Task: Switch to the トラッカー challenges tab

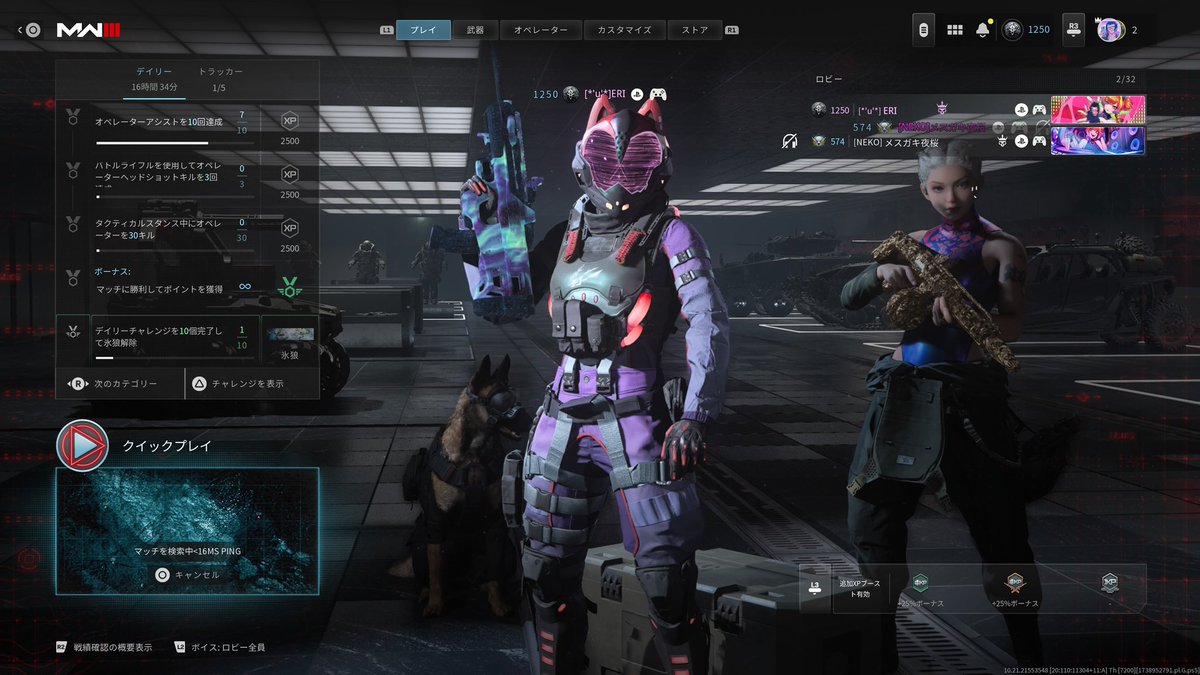Action: pos(220,79)
